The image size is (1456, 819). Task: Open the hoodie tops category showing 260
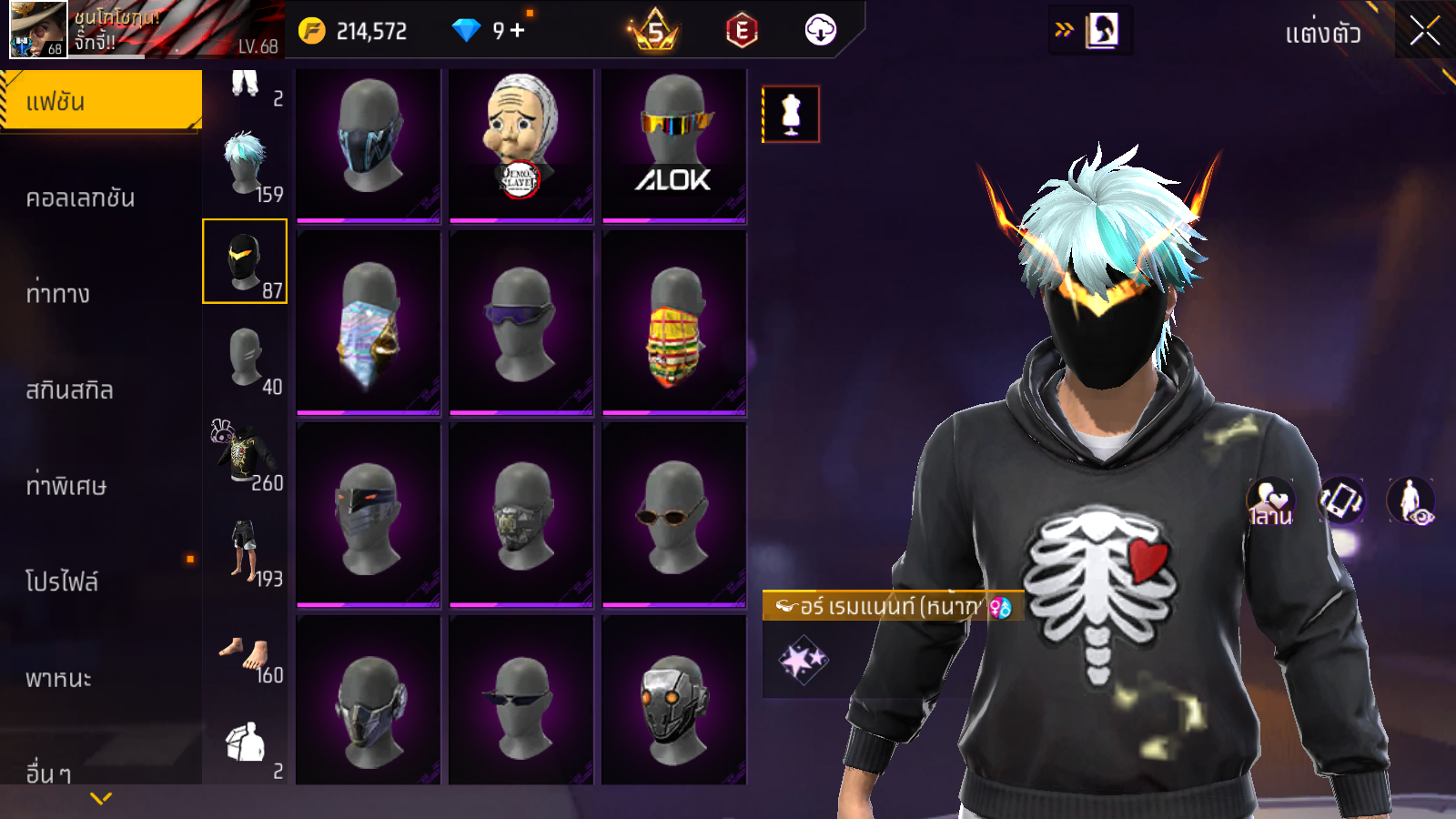(x=246, y=453)
